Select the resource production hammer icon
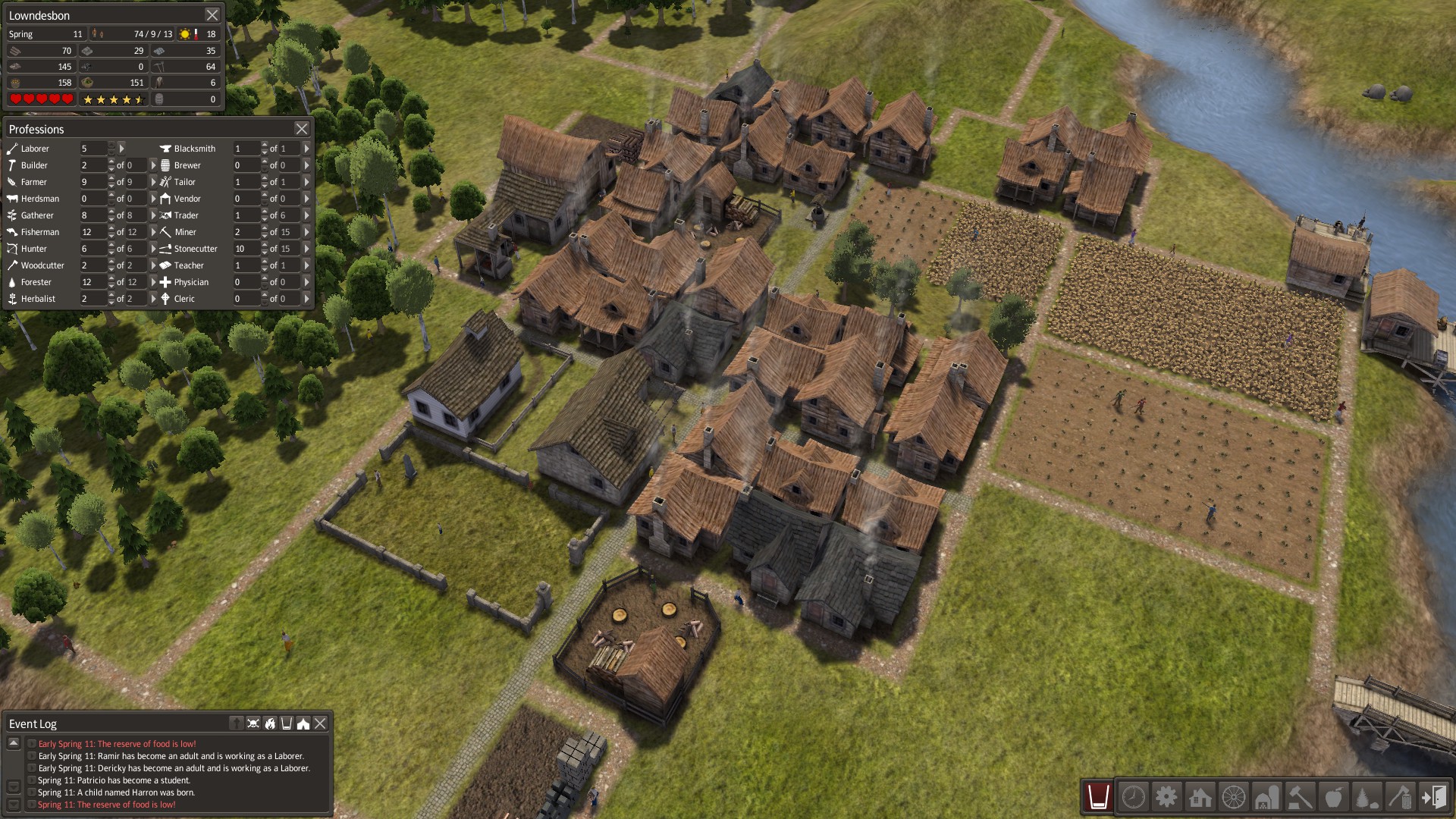The height and width of the screenshot is (819, 1456). (x=1301, y=798)
